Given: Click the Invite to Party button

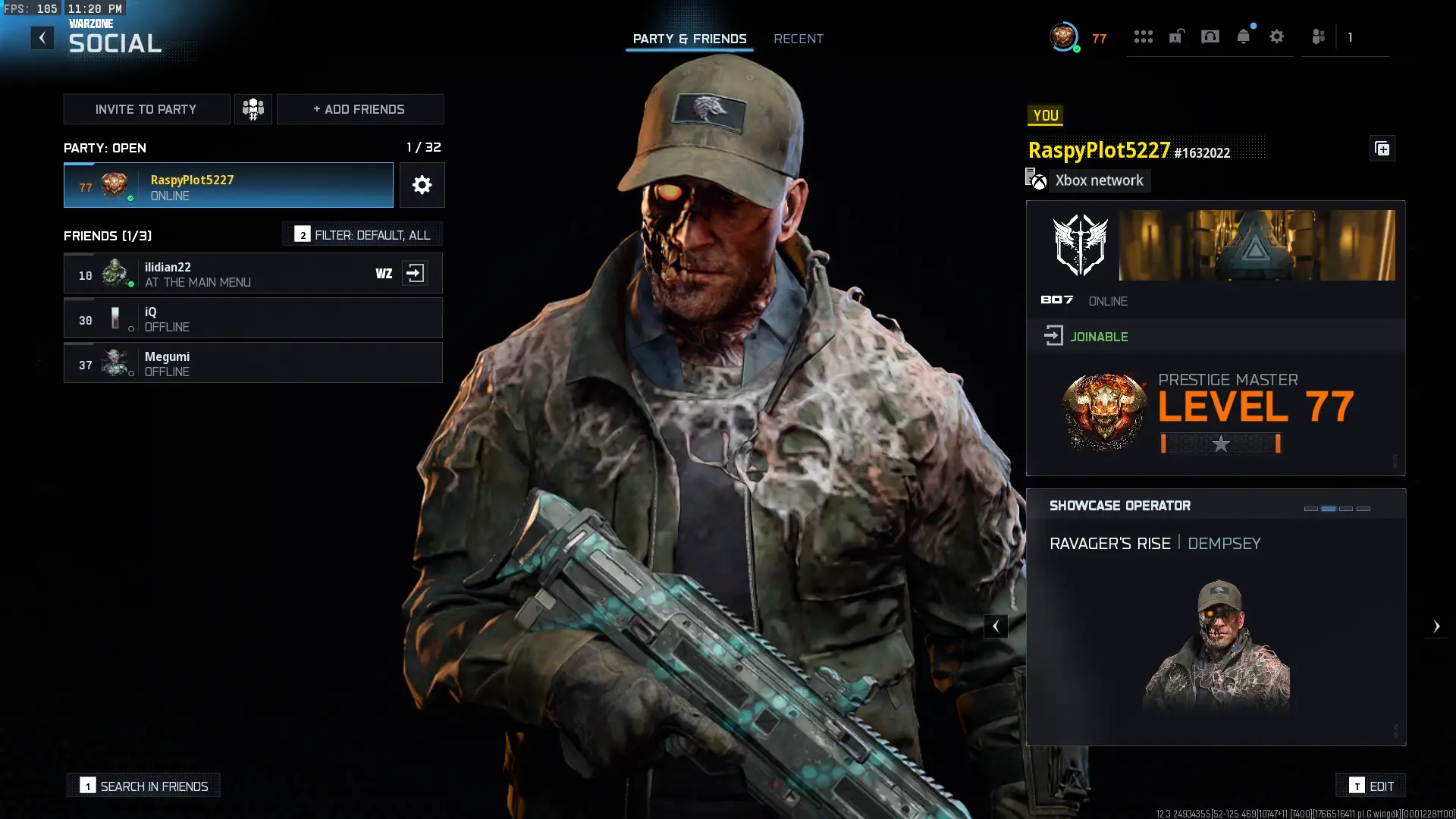Looking at the screenshot, I should click(146, 108).
